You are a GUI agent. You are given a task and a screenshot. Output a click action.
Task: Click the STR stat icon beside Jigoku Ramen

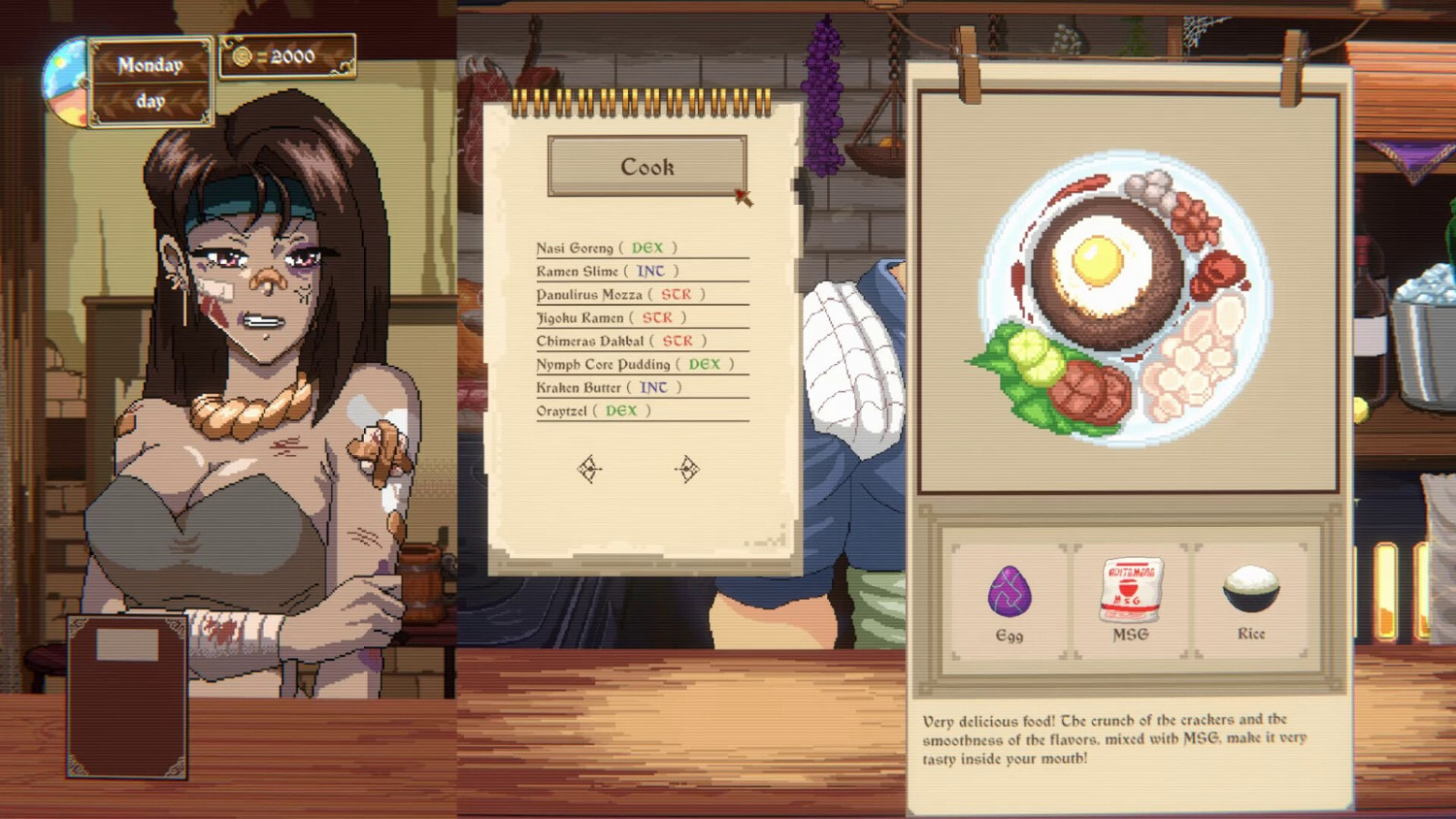(x=657, y=317)
